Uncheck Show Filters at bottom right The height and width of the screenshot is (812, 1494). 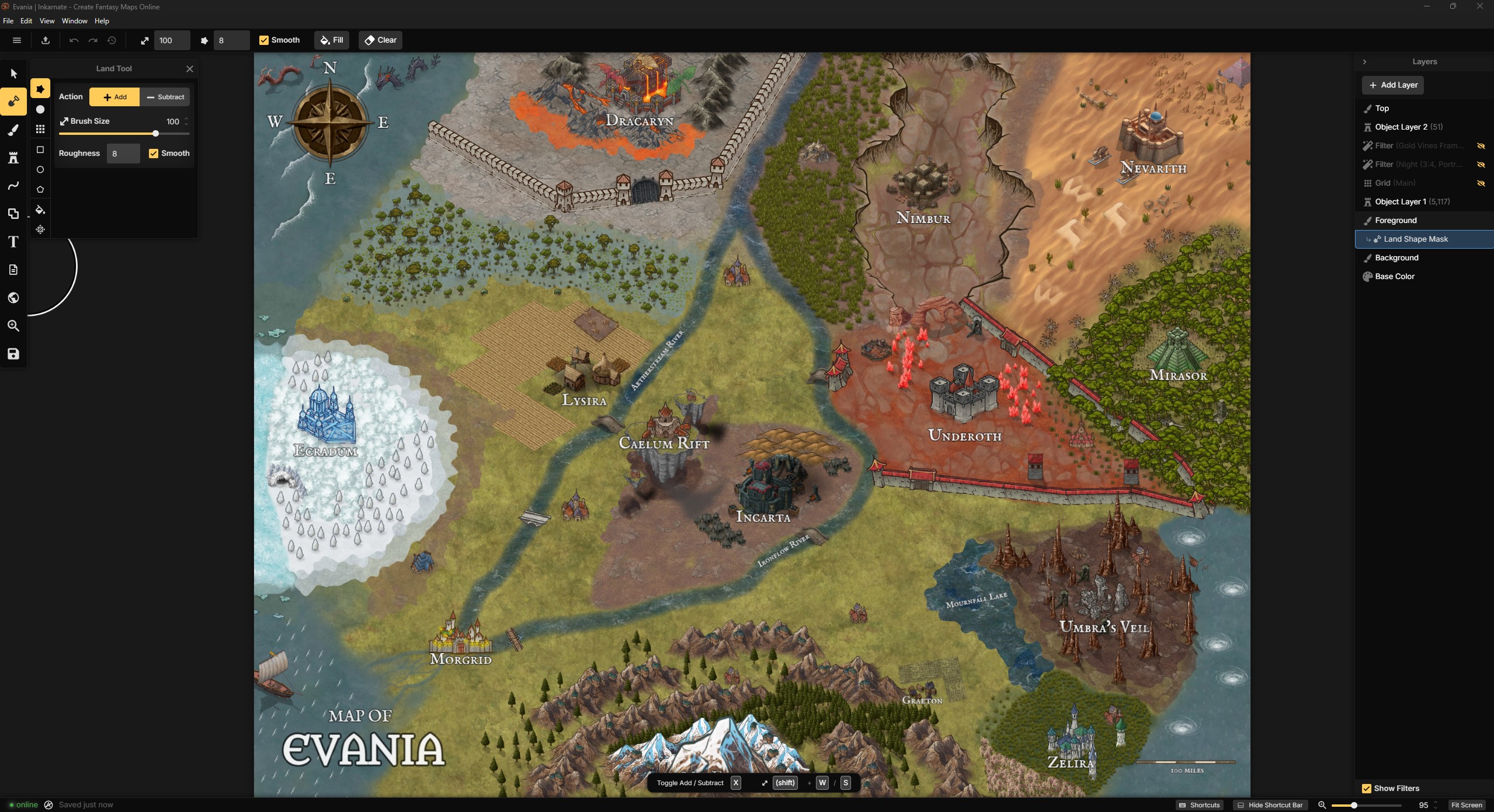[x=1367, y=788]
